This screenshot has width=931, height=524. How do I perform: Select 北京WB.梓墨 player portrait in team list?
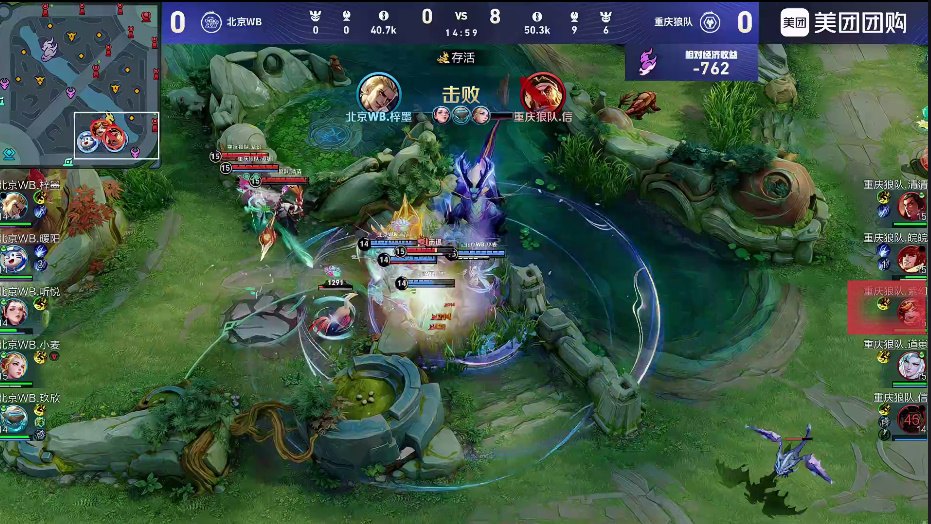tap(14, 207)
